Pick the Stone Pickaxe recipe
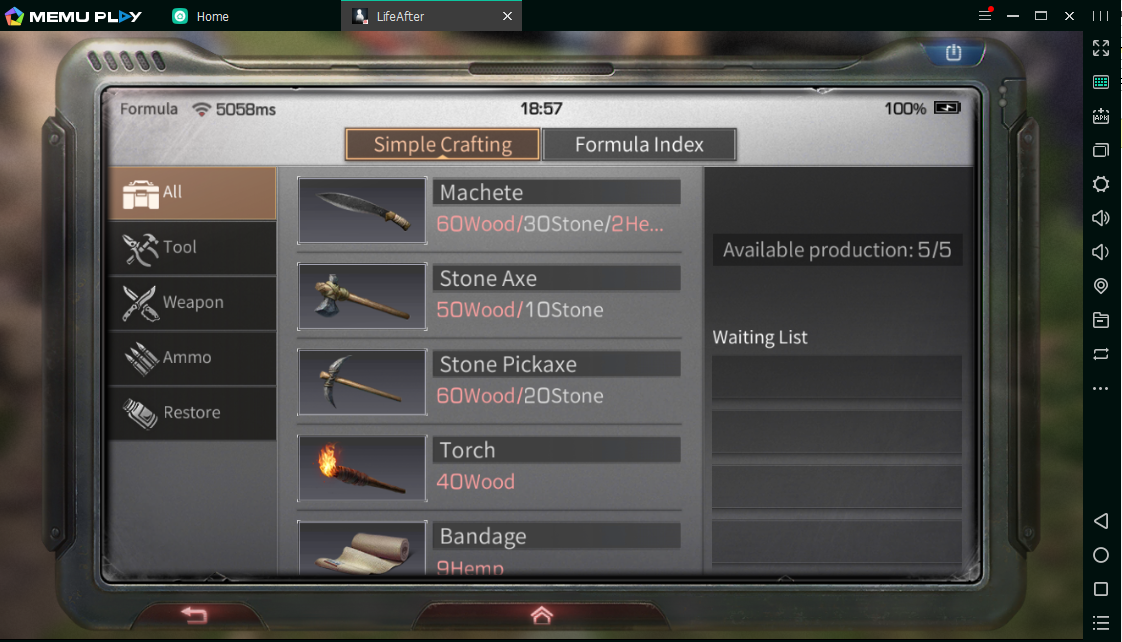1122x642 pixels. (x=490, y=382)
